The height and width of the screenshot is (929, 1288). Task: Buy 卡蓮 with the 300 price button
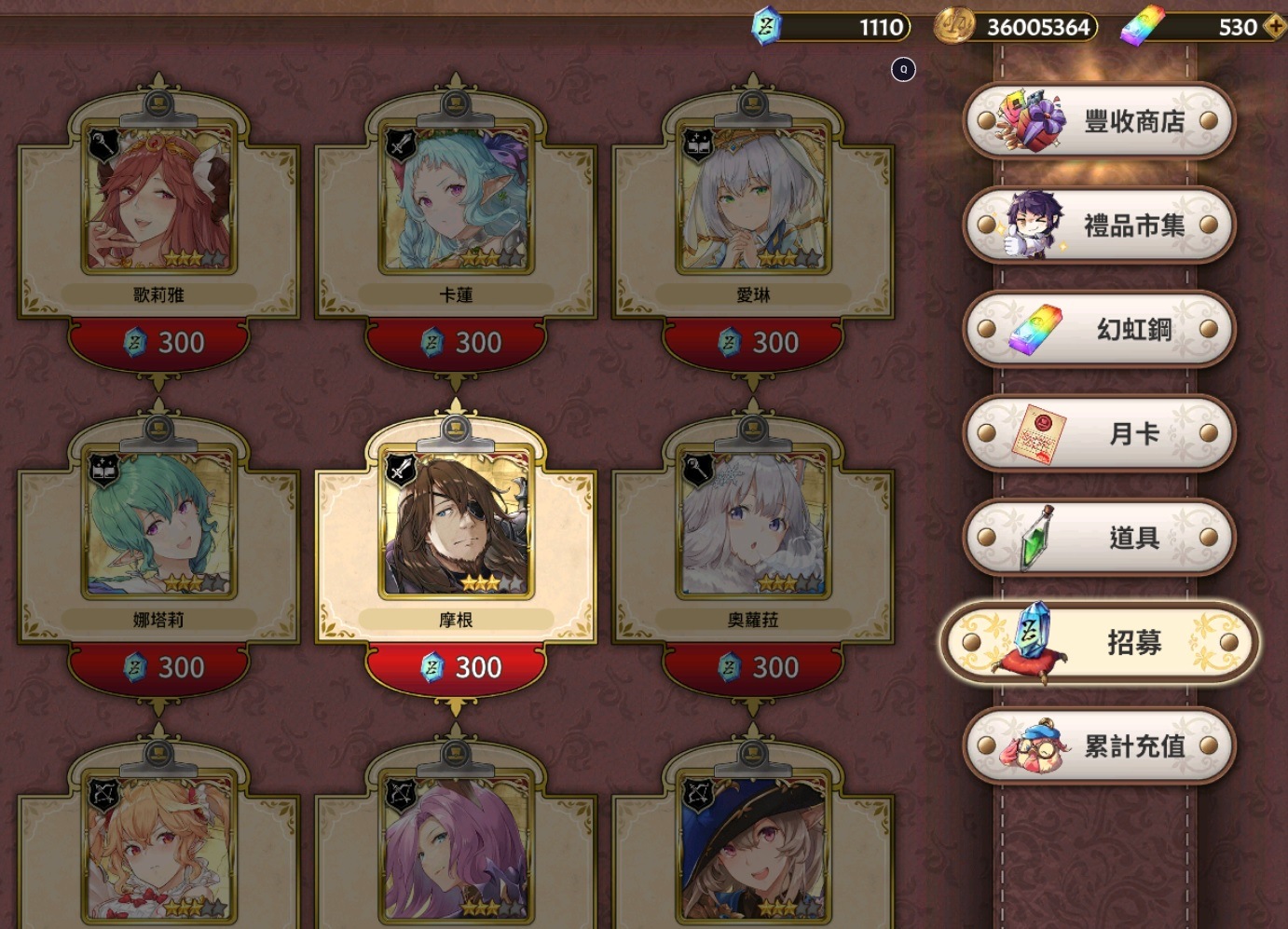[457, 343]
